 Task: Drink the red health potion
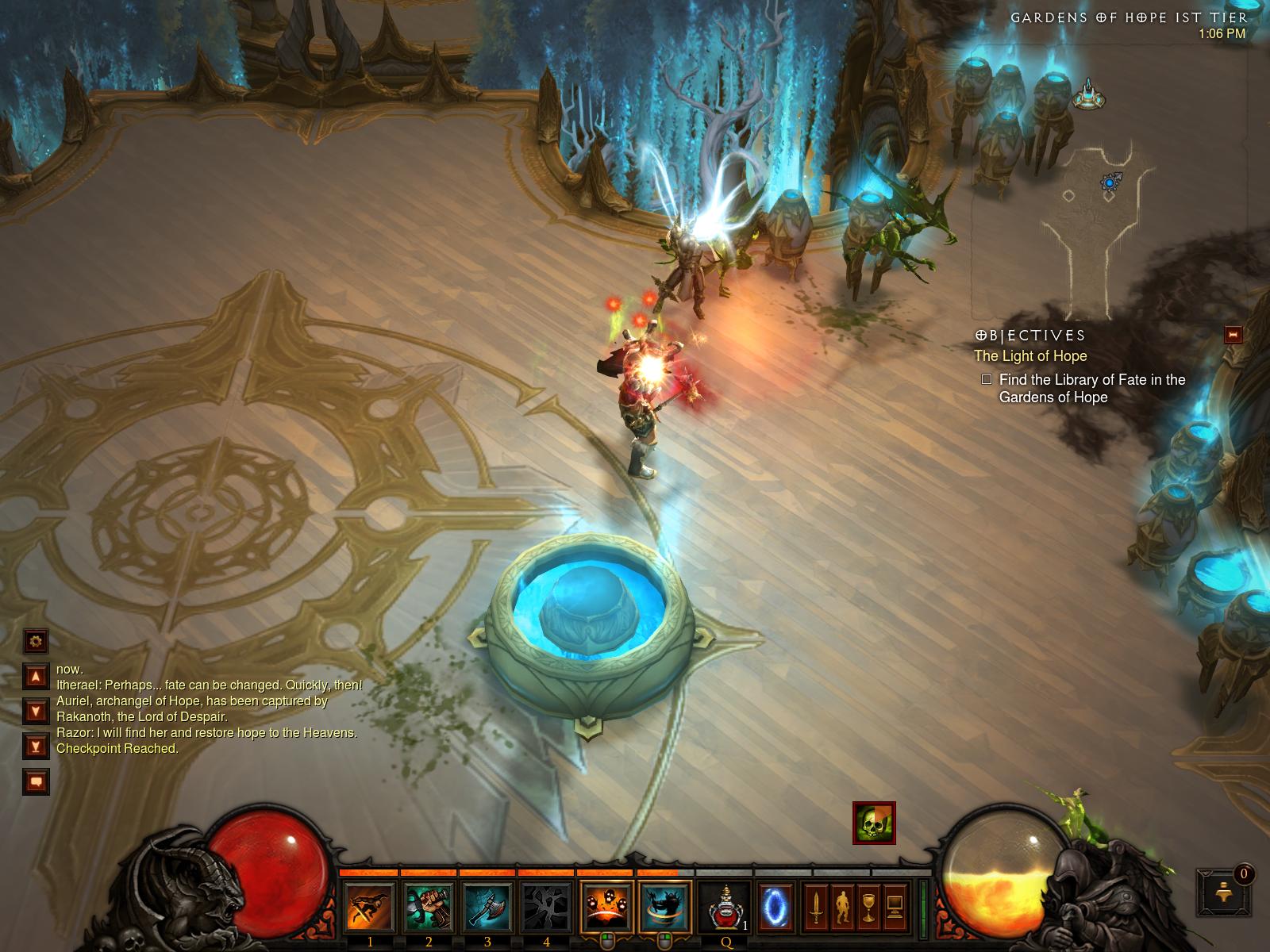725,906
